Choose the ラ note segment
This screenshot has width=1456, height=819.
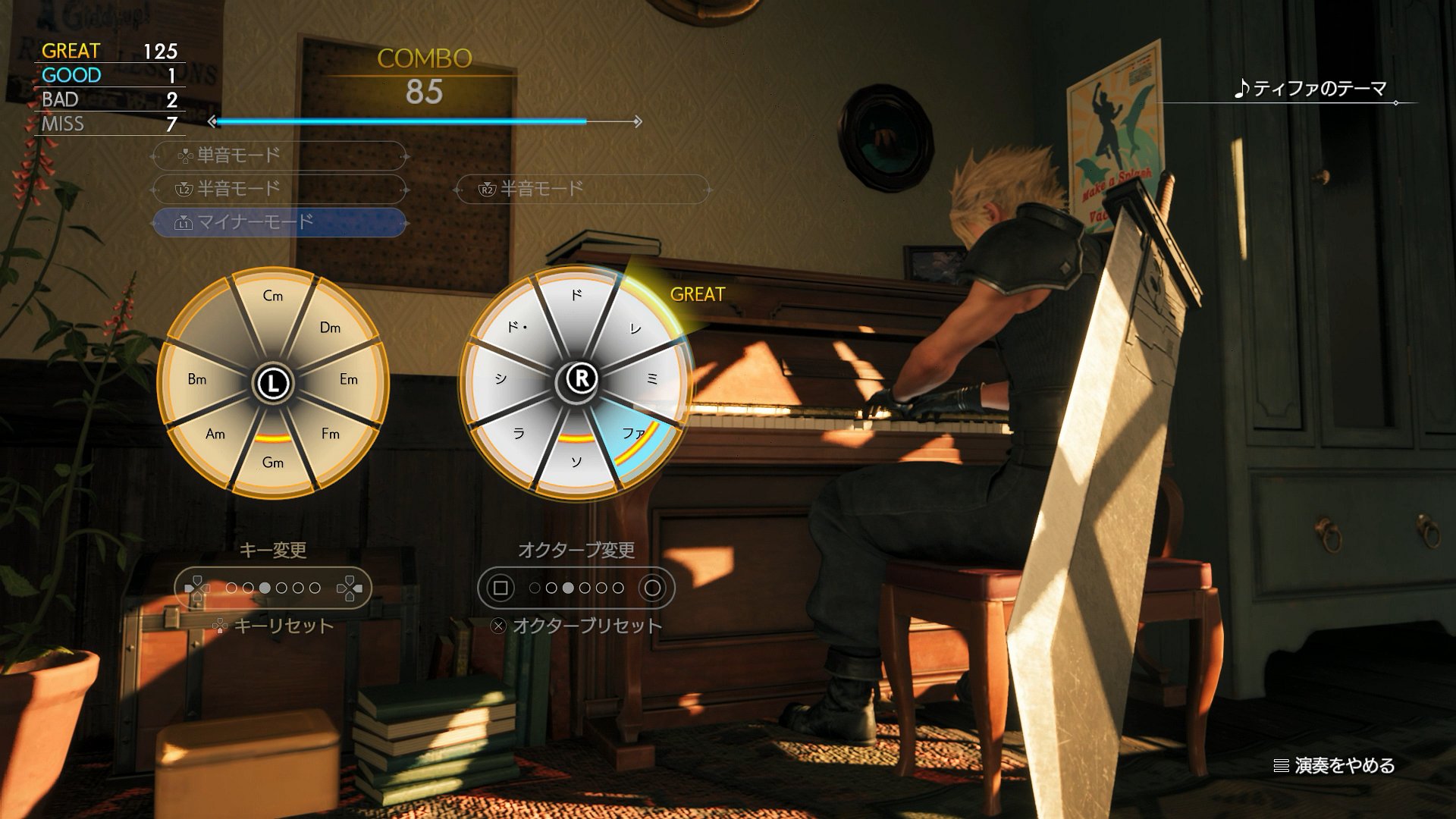(519, 434)
